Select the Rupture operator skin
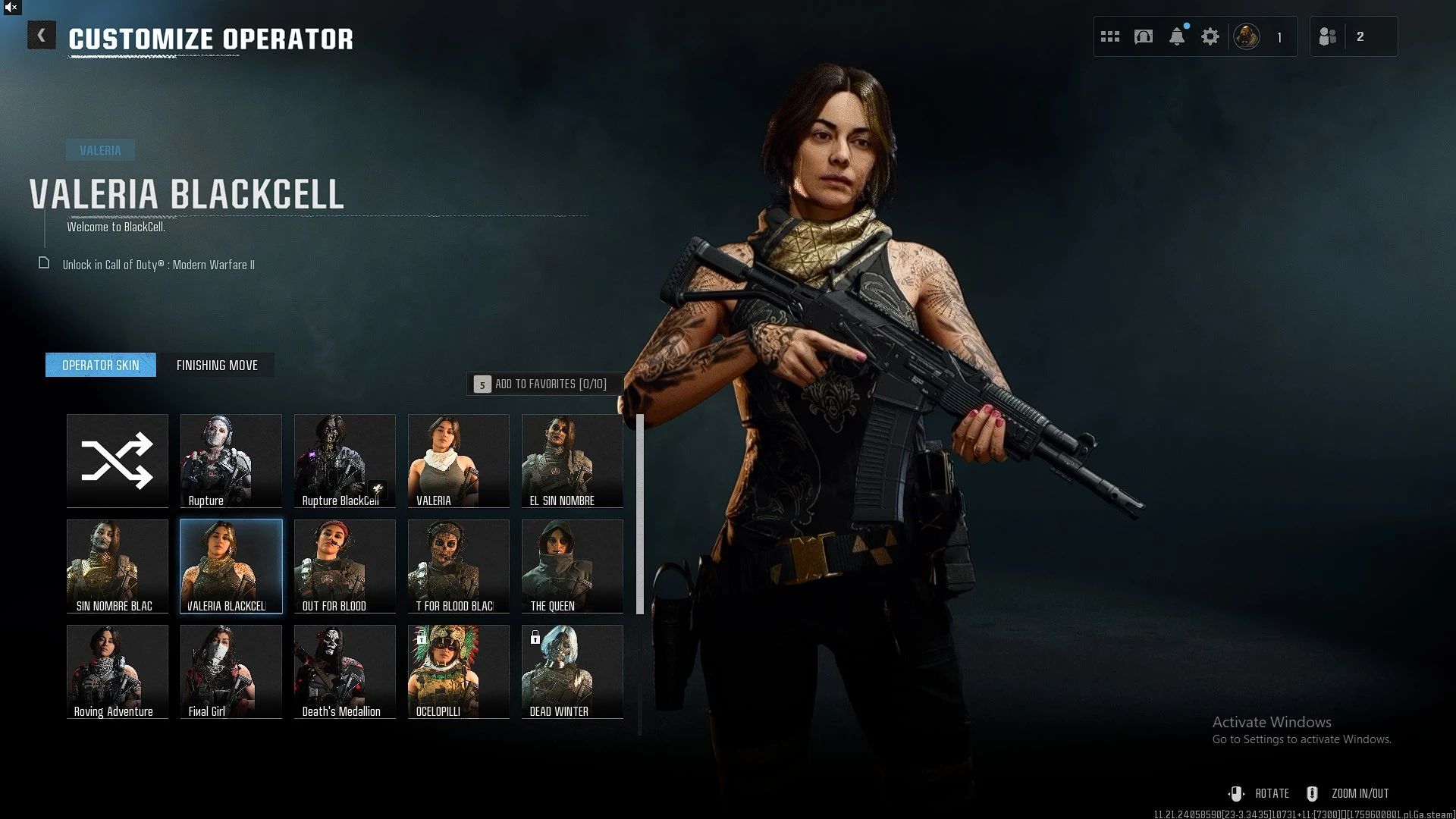 pos(231,460)
